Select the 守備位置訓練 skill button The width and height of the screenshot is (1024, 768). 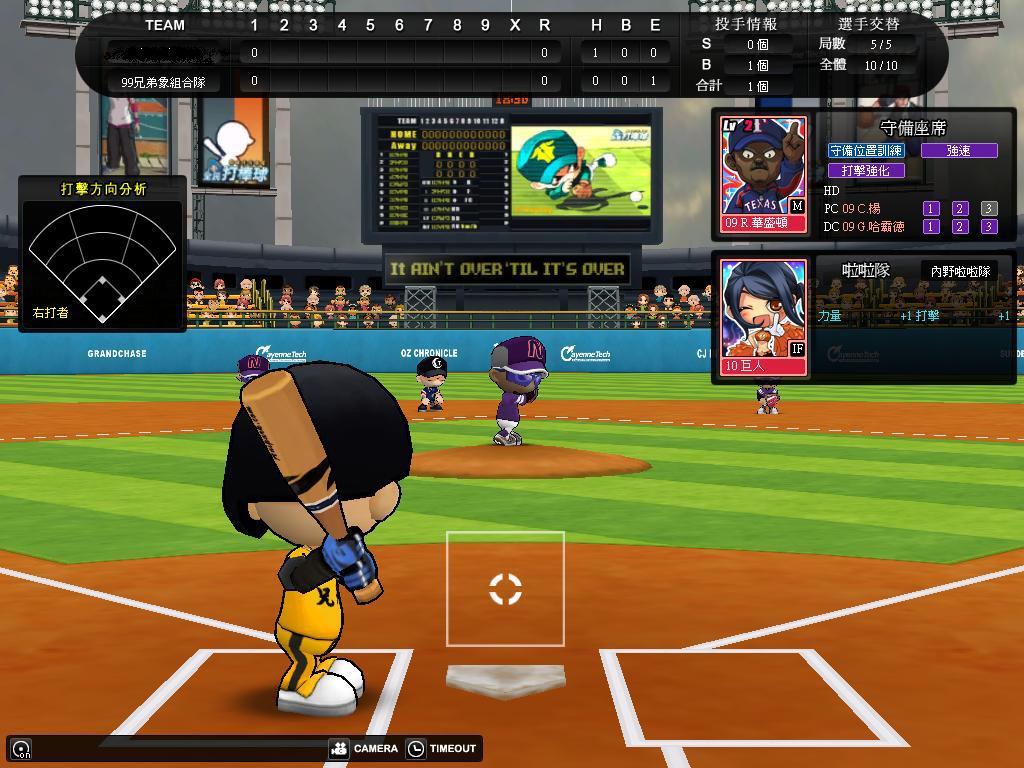(x=866, y=150)
